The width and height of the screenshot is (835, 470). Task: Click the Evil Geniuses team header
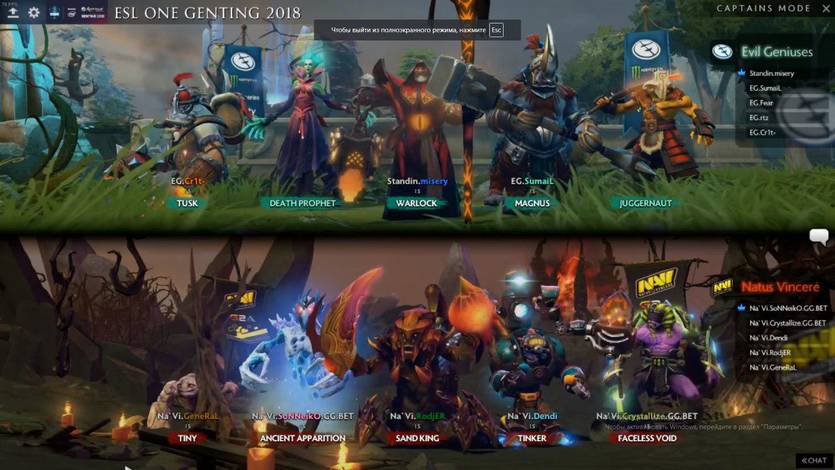point(776,52)
